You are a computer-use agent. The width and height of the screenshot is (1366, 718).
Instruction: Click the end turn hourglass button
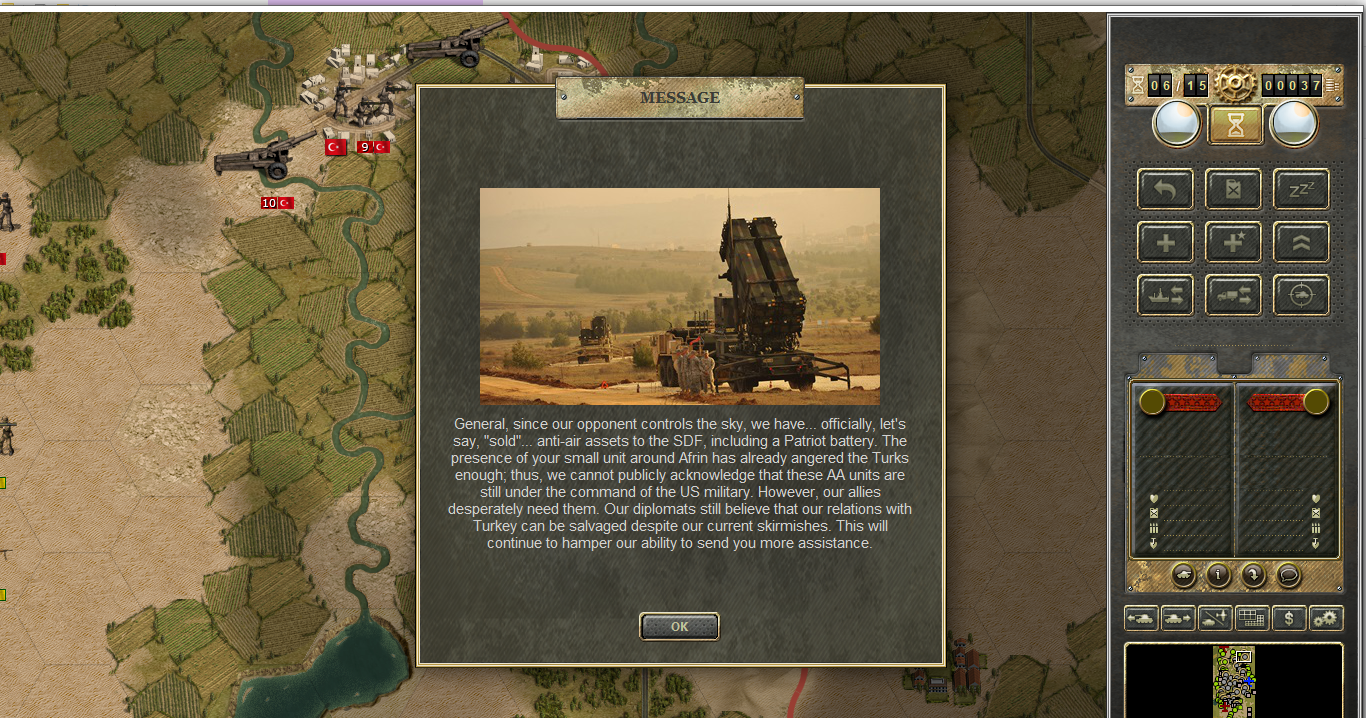[1235, 125]
